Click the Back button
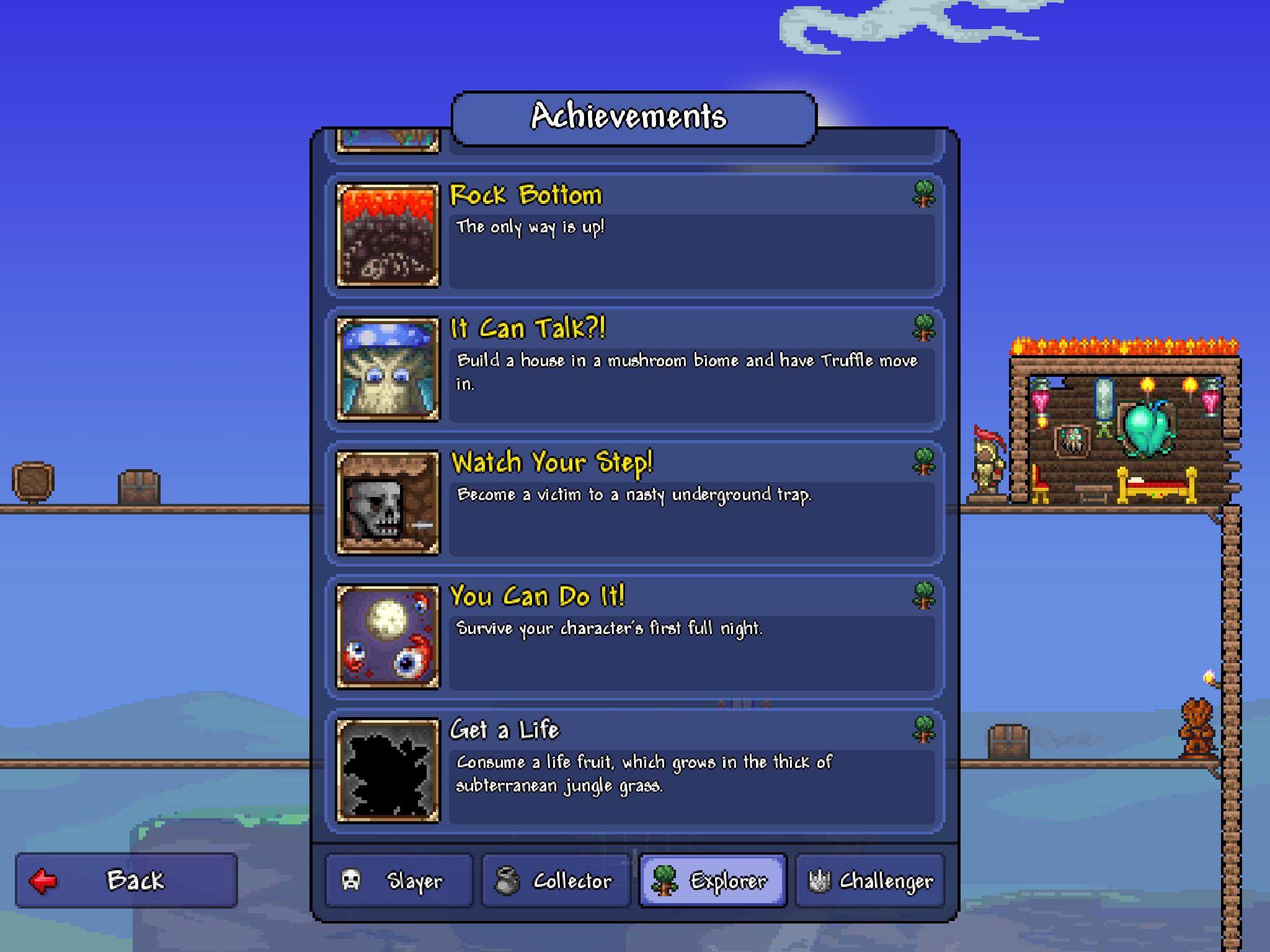Viewport: 1270px width, 952px height. pyautogui.click(x=127, y=879)
